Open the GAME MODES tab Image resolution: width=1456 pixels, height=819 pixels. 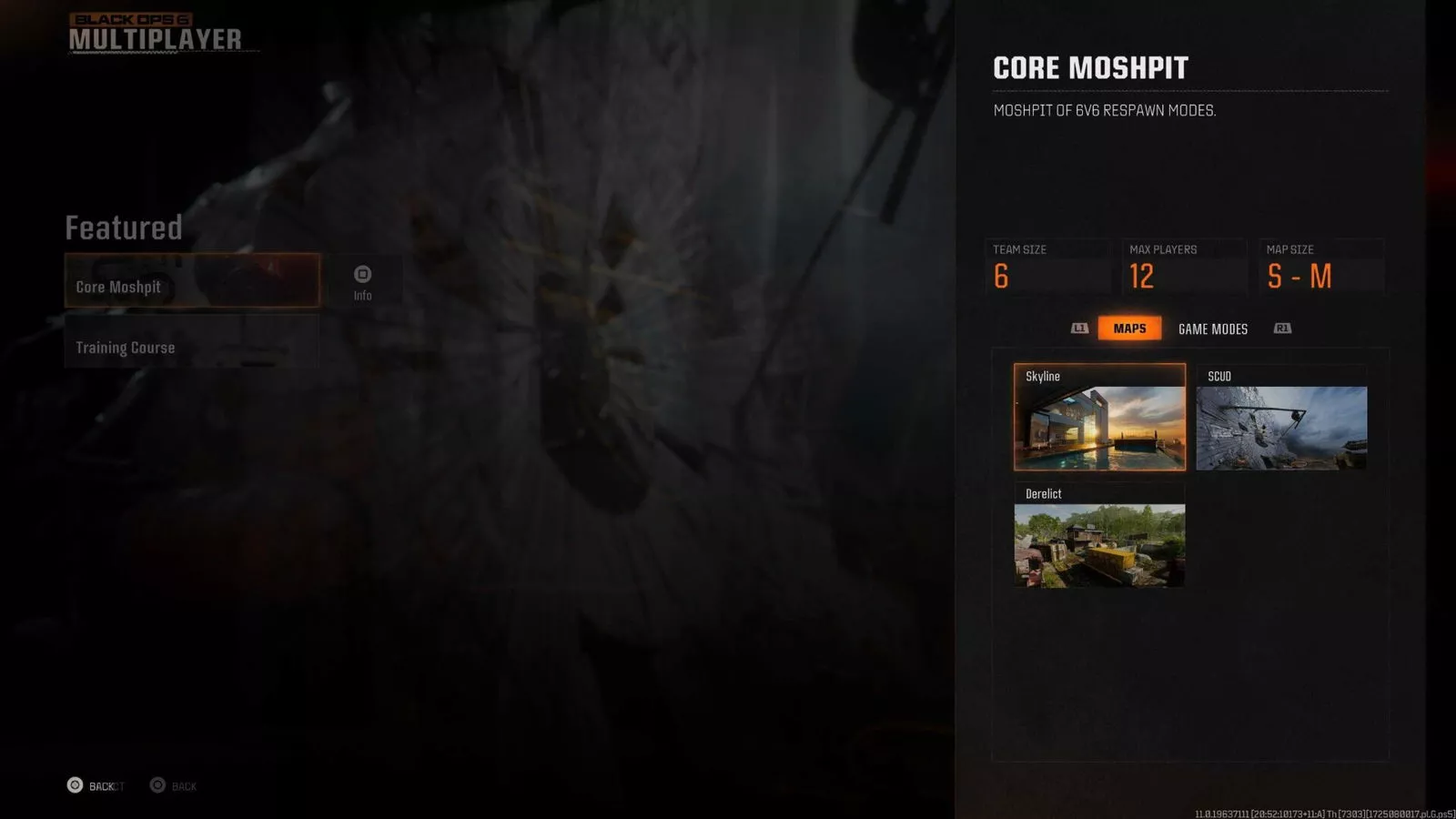(1212, 329)
